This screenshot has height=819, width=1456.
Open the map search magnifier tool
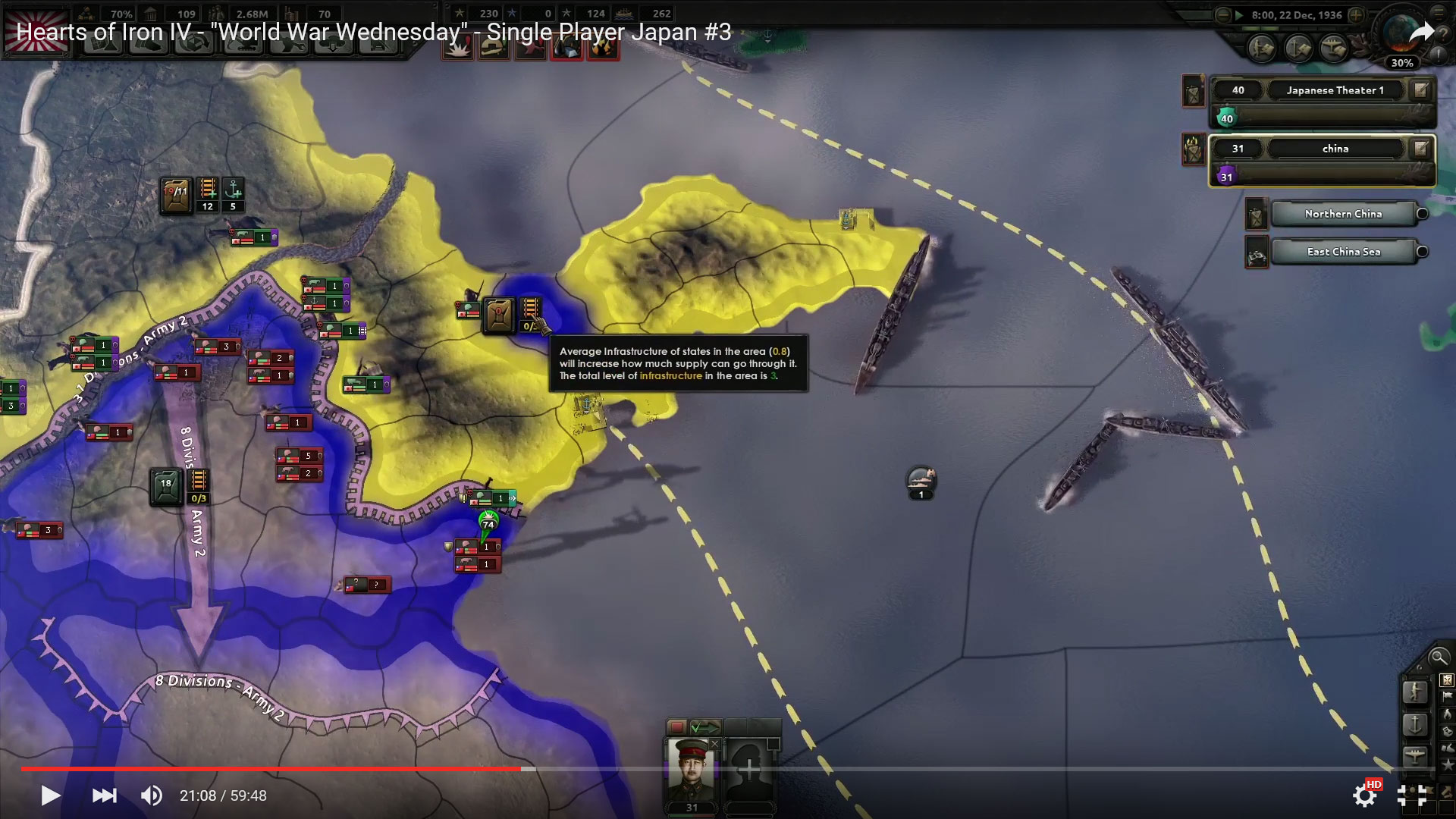(1439, 657)
